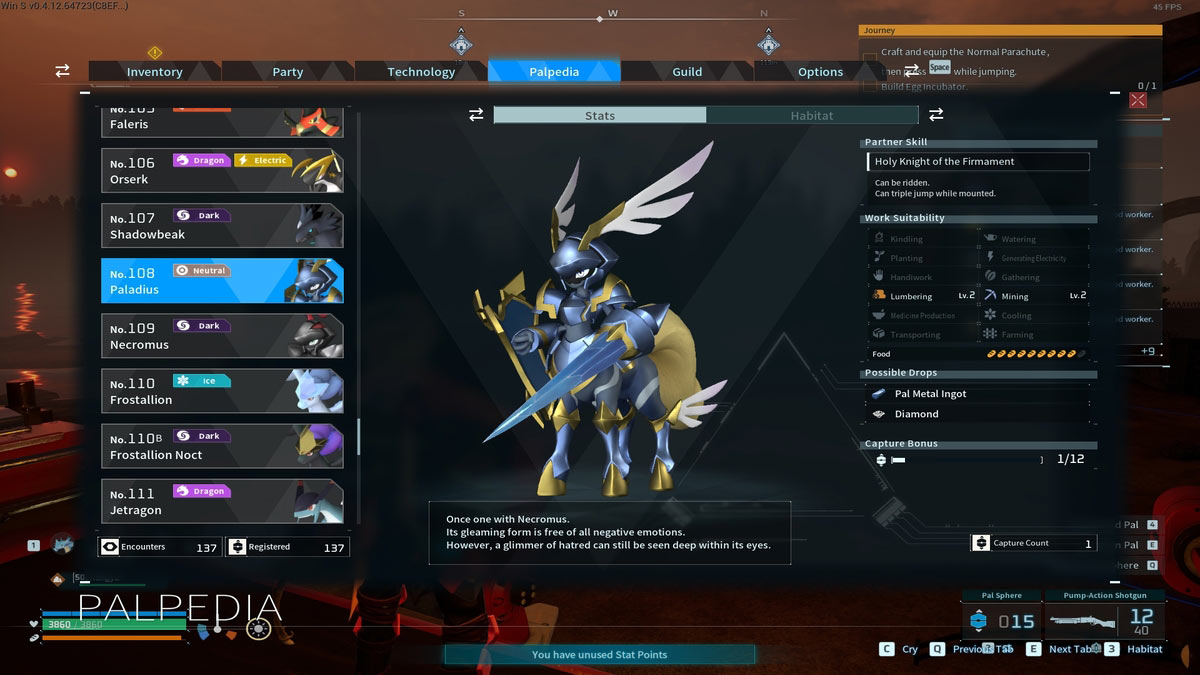Show the Stats view
1200x675 pixels.
tap(600, 116)
